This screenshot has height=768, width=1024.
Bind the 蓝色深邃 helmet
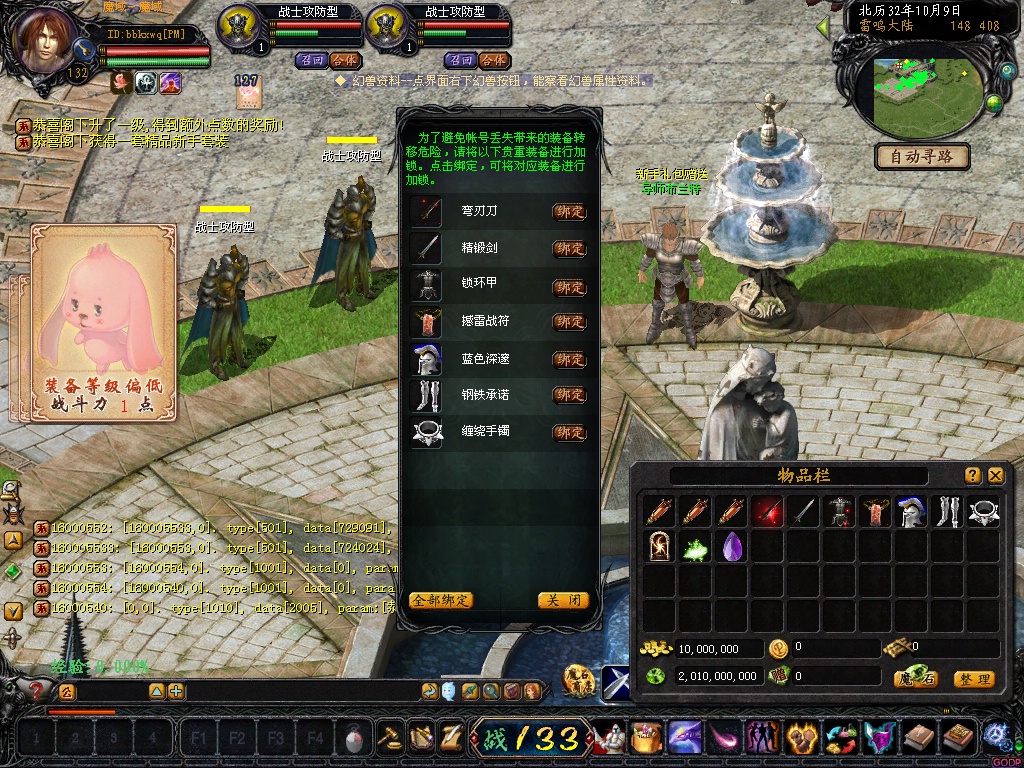(569, 359)
